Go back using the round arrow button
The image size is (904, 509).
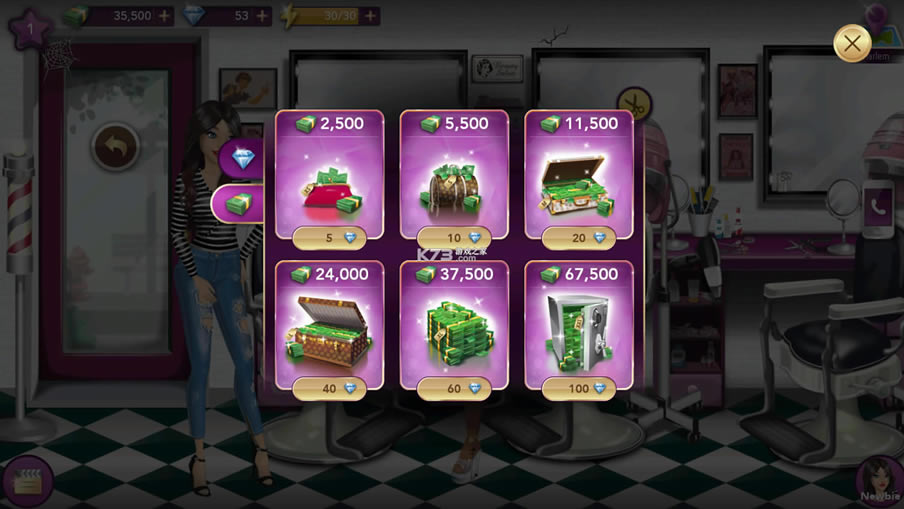click(116, 147)
